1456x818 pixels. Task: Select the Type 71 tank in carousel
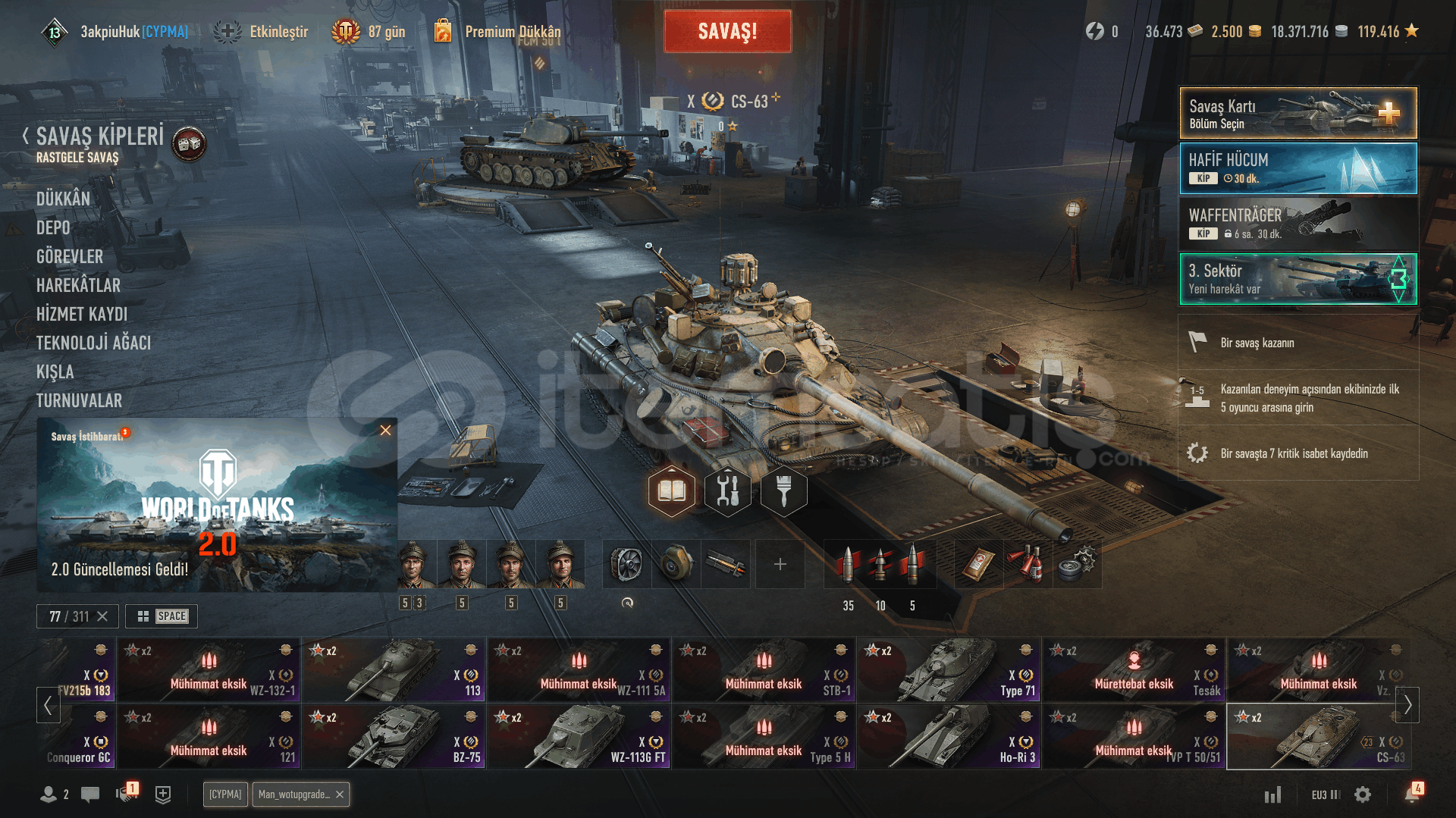pos(949,669)
